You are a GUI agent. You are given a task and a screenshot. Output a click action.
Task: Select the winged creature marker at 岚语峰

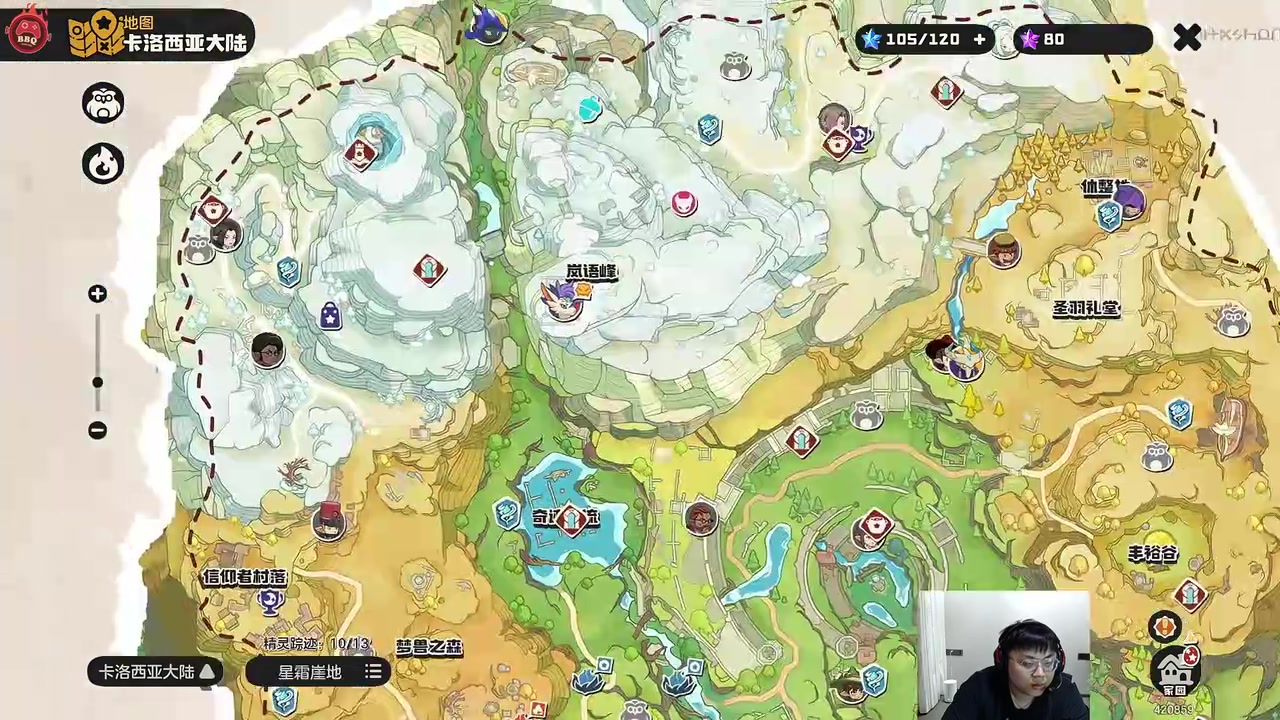click(x=562, y=298)
